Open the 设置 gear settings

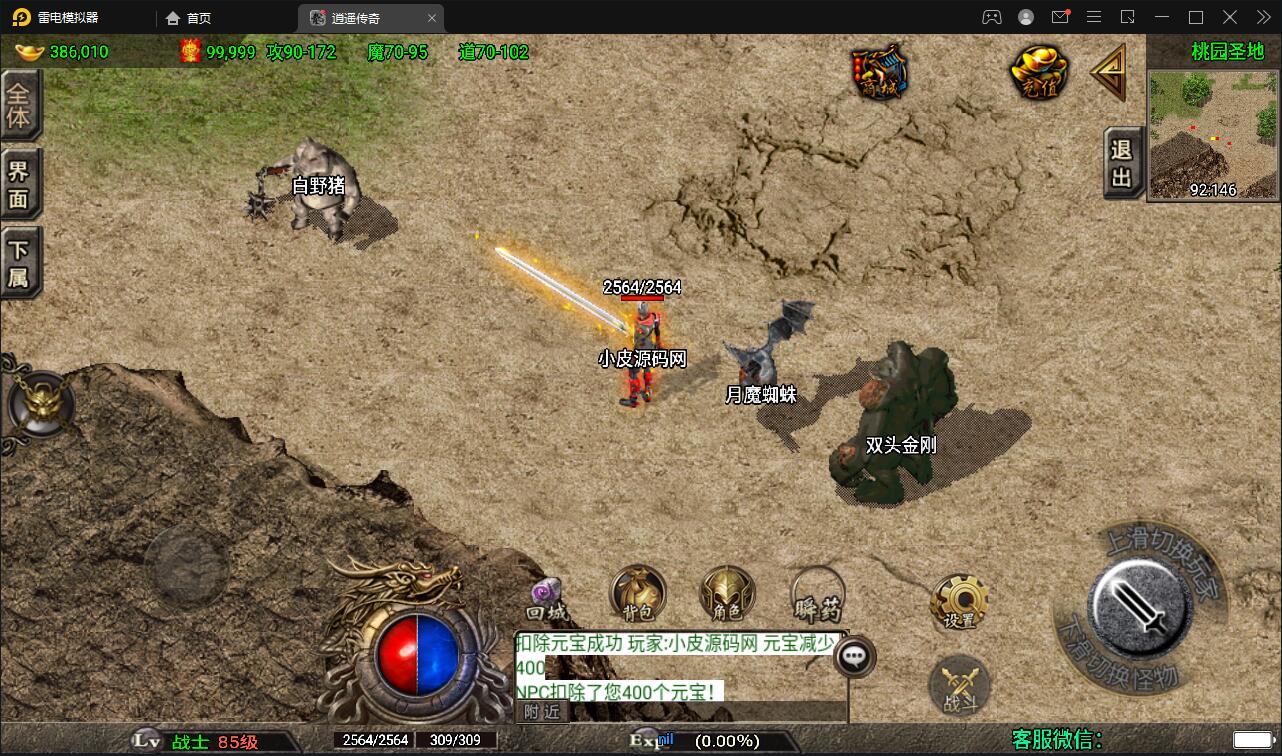(x=959, y=602)
